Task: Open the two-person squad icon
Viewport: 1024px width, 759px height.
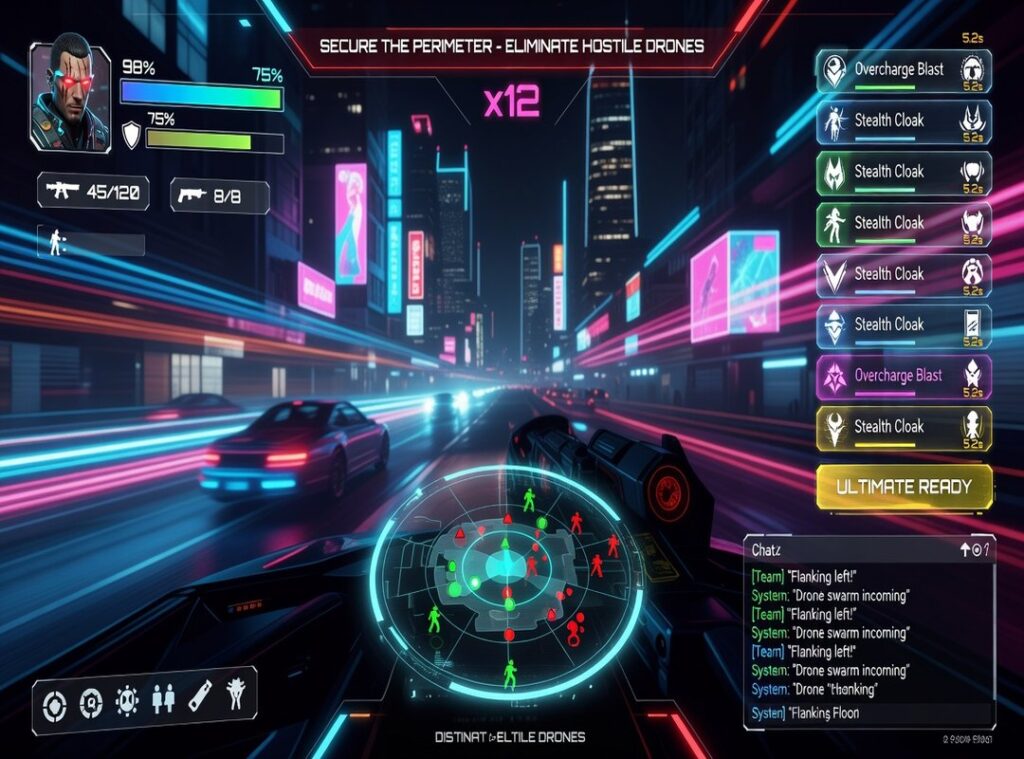Action: [x=163, y=700]
